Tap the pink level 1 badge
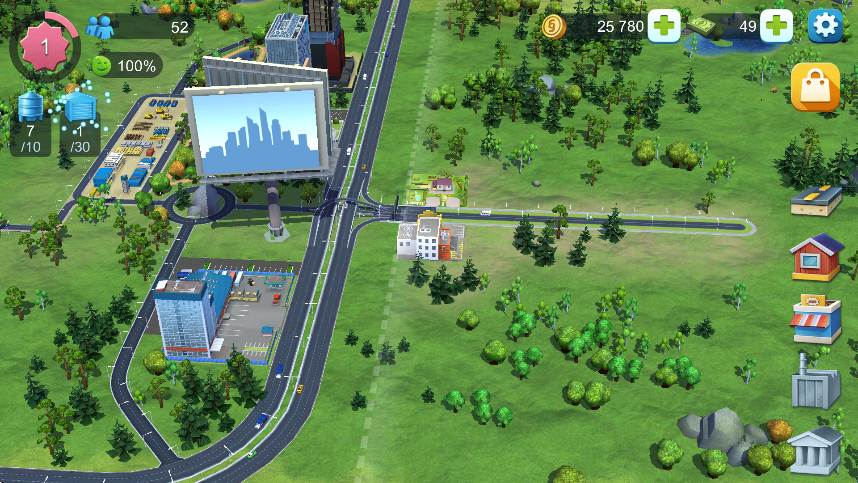Image resolution: width=858 pixels, height=483 pixels. (44, 47)
